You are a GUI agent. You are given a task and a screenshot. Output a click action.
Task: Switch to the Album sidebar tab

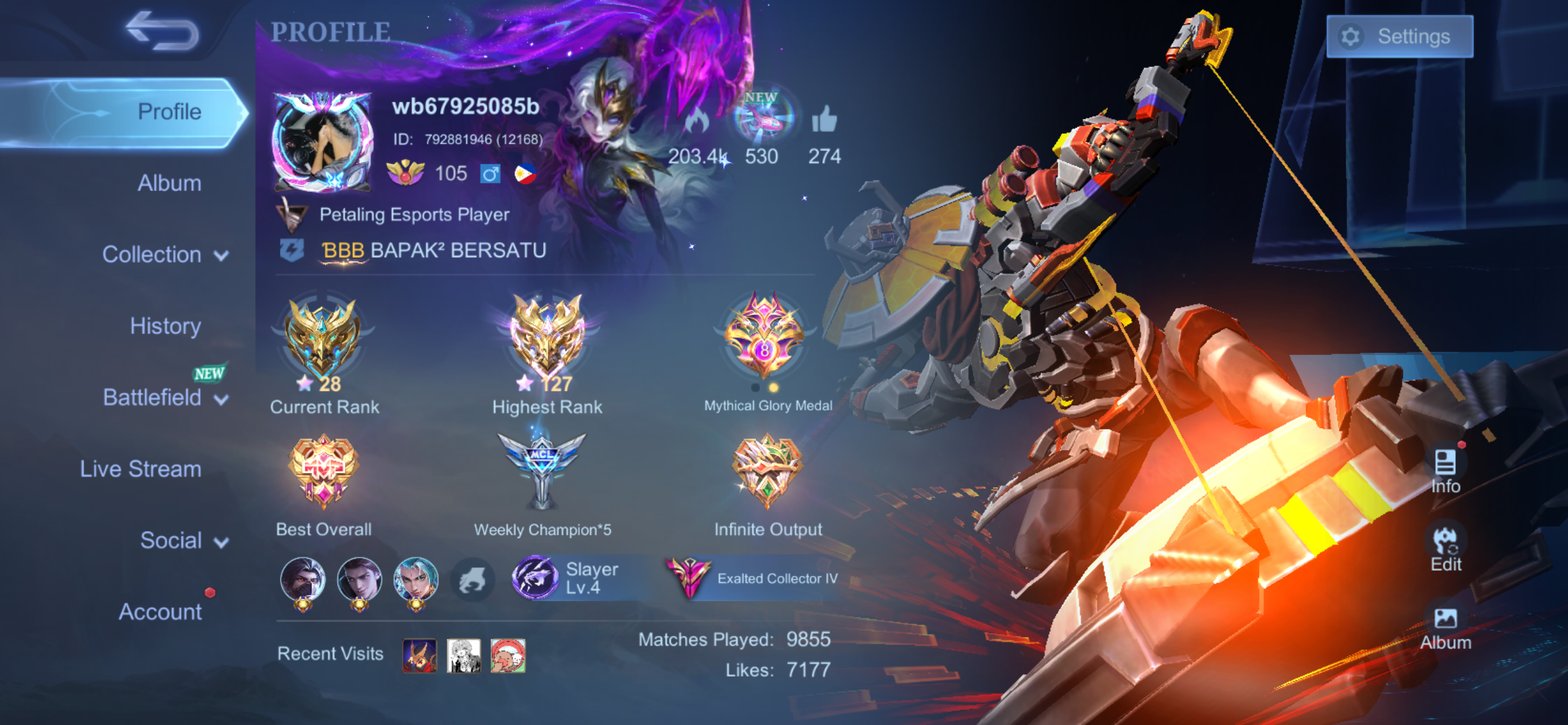pos(169,183)
